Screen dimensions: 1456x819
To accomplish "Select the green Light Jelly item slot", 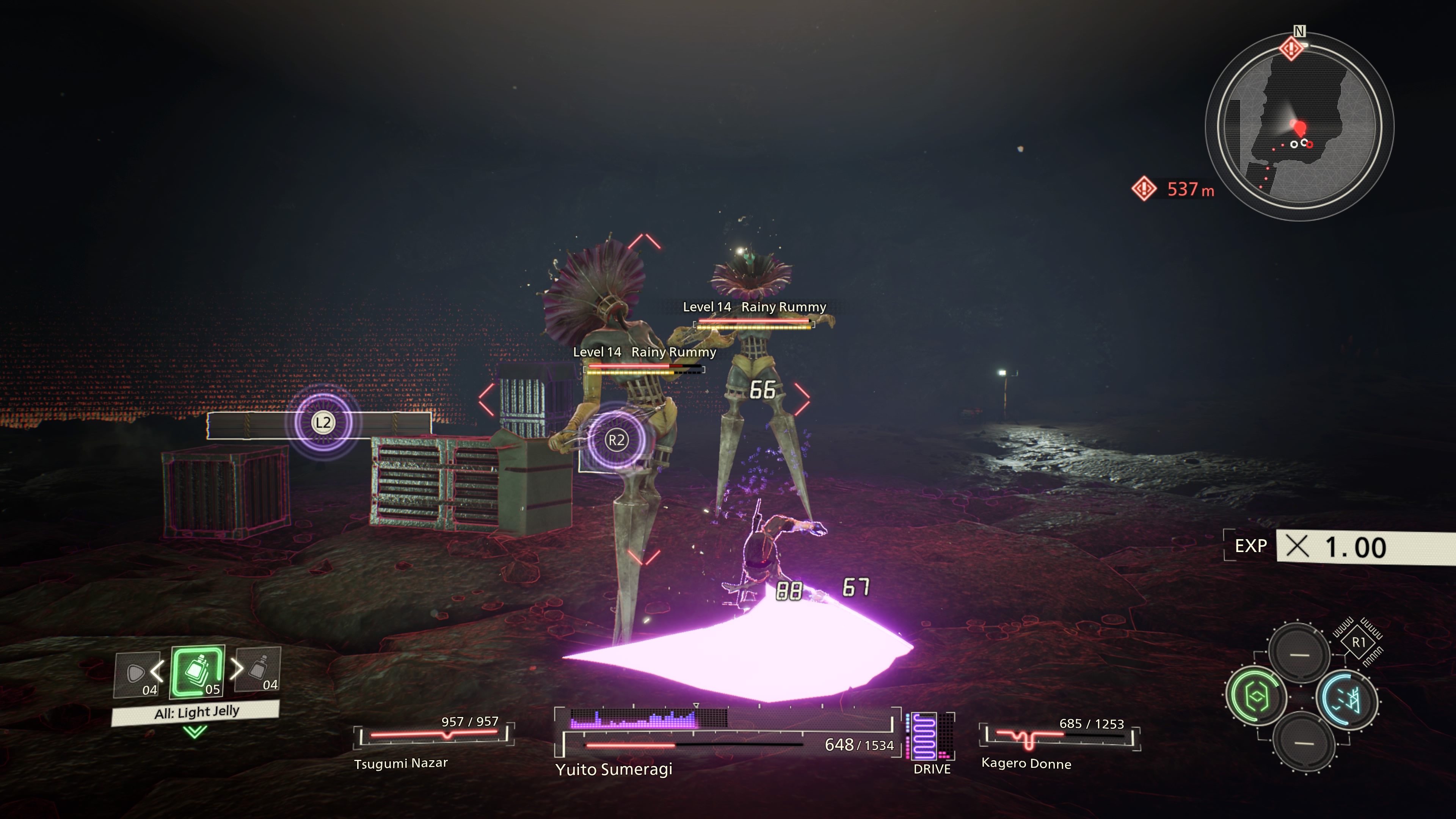I will tap(197, 672).
